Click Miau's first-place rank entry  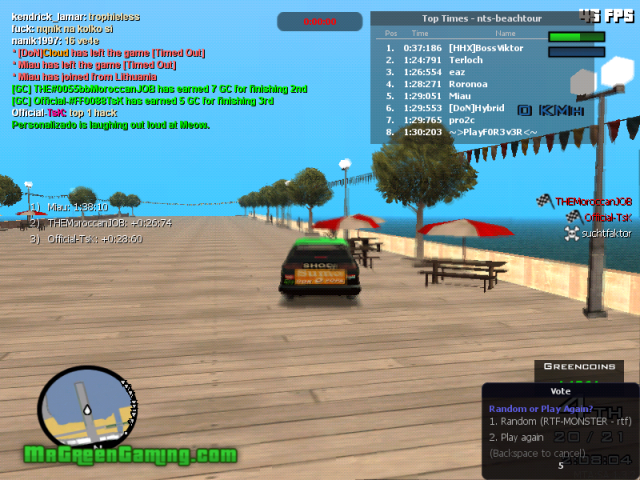(70, 207)
